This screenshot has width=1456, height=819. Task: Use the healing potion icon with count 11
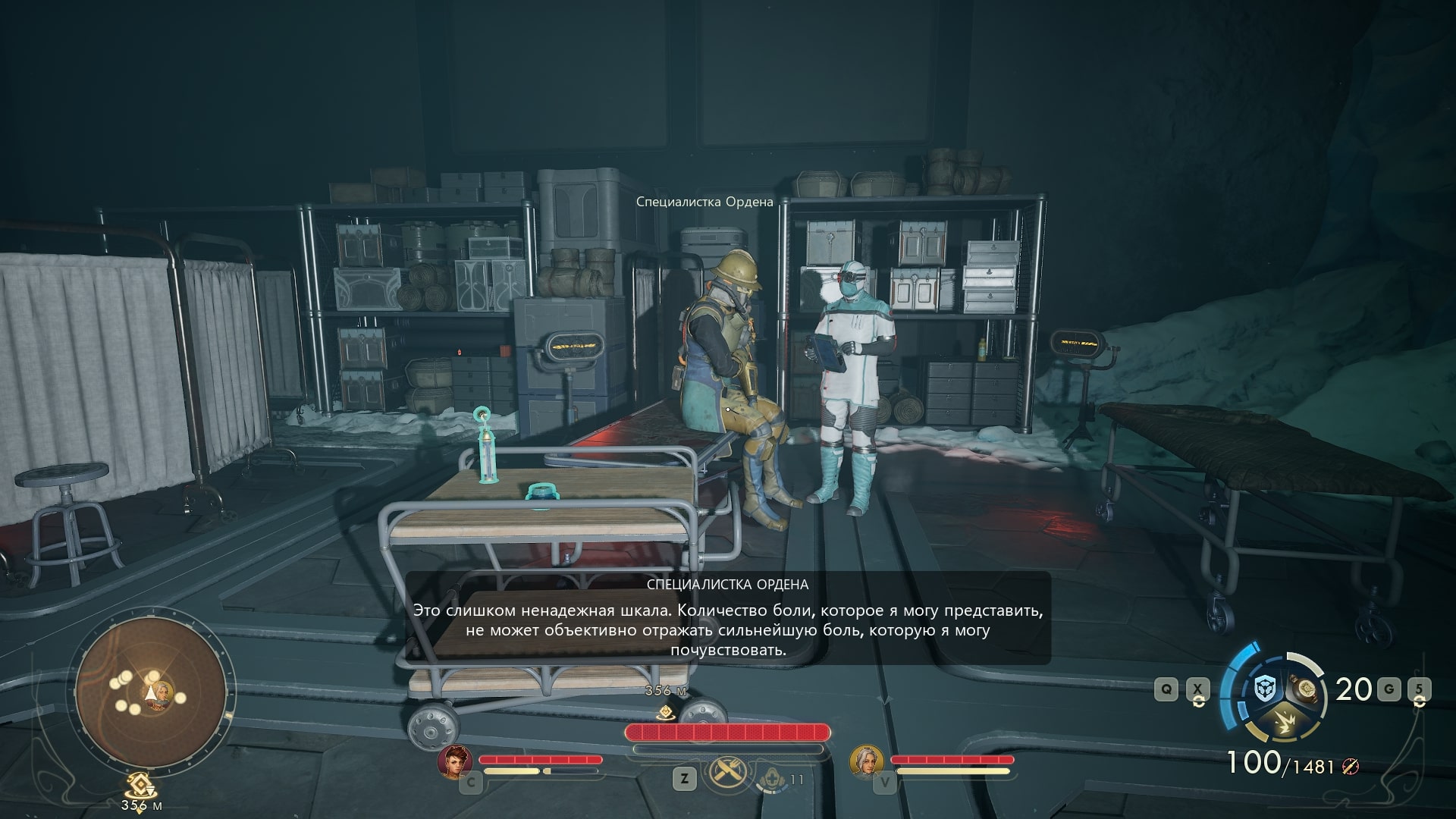pyautogui.click(x=772, y=779)
